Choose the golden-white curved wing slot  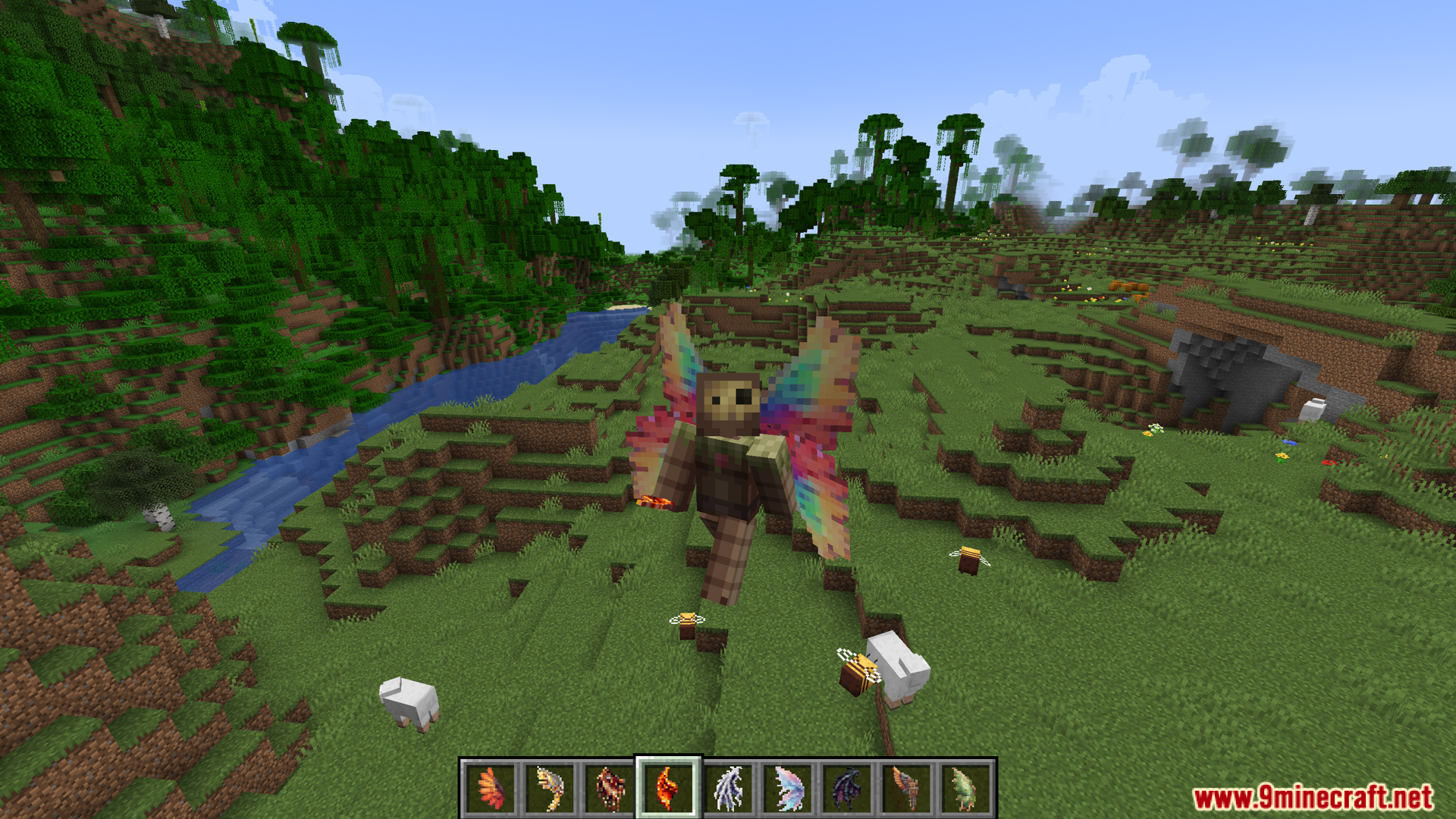(550, 789)
